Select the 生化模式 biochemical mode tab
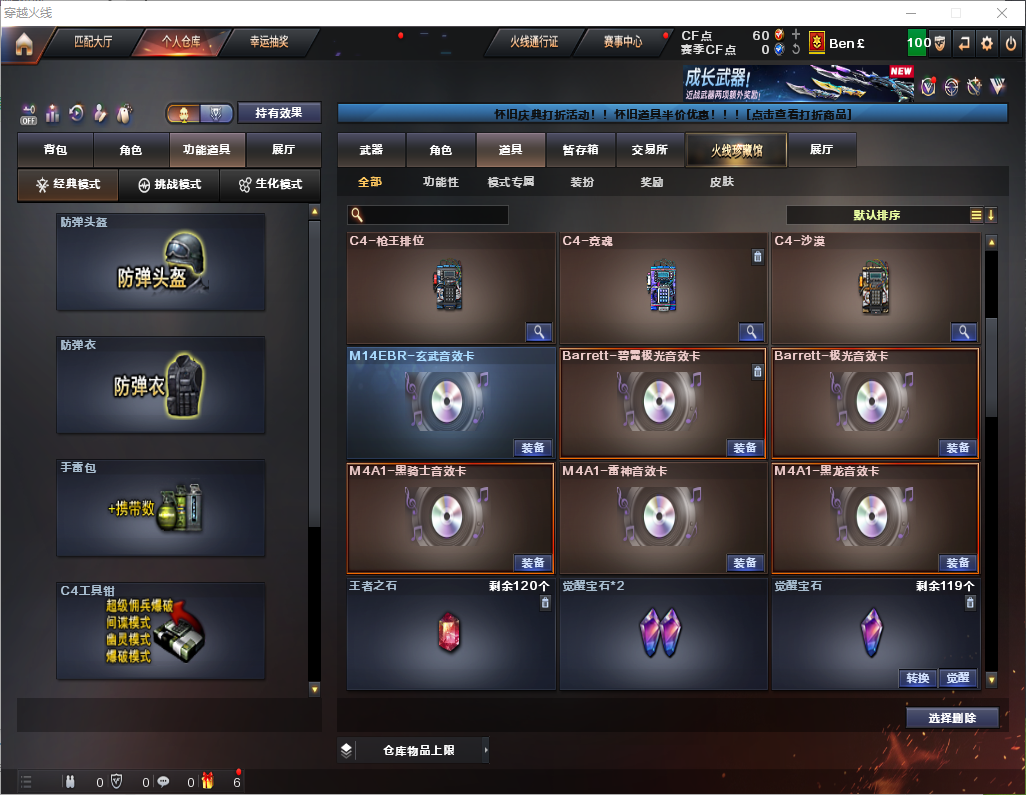1026x795 pixels. click(x=263, y=185)
